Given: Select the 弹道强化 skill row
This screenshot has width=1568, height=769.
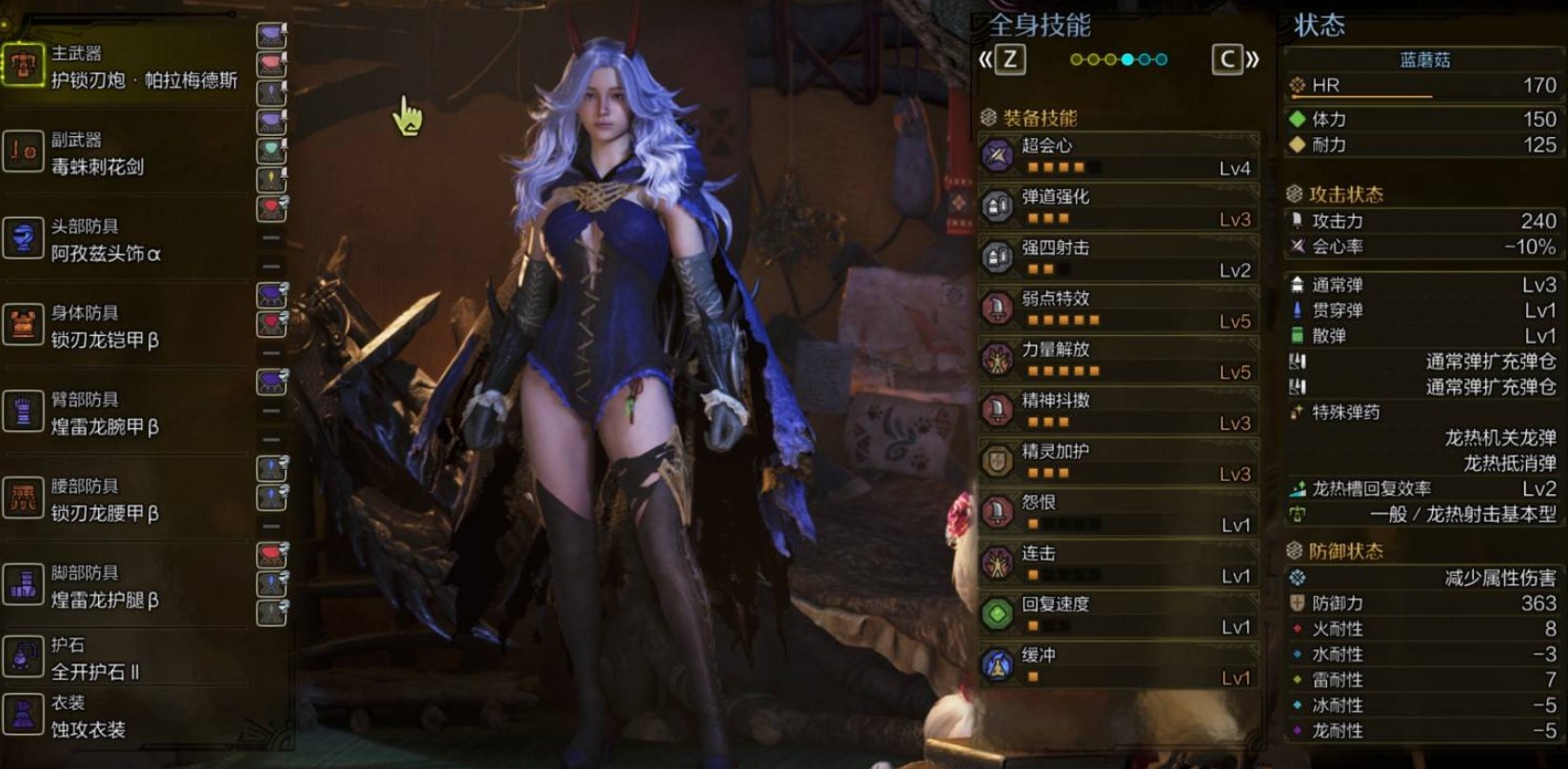Looking at the screenshot, I should click(x=1119, y=207).
